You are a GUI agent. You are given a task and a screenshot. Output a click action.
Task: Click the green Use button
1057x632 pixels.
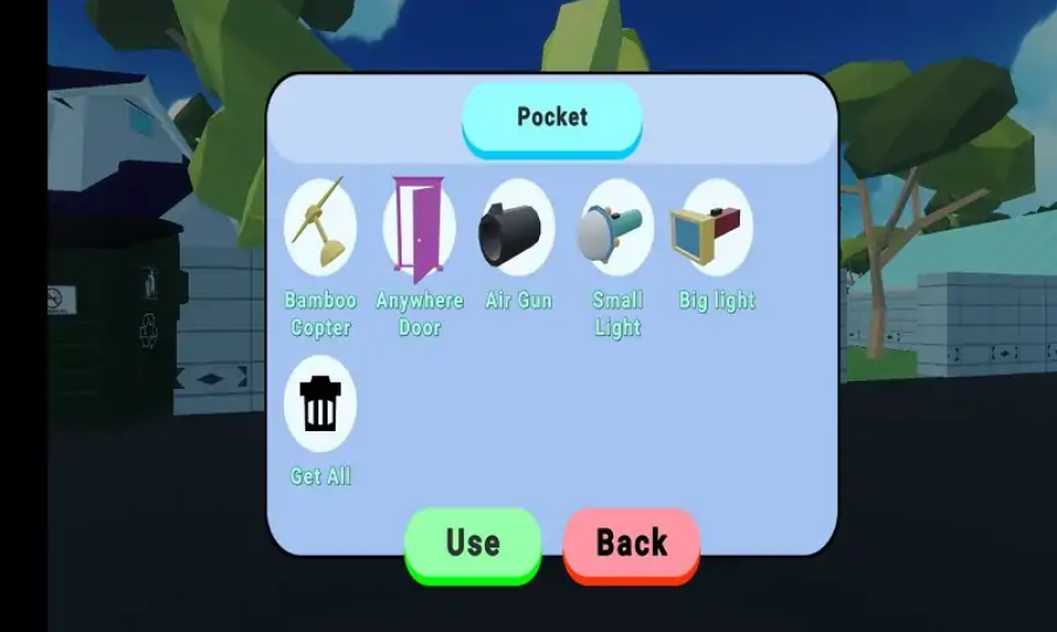472,543
